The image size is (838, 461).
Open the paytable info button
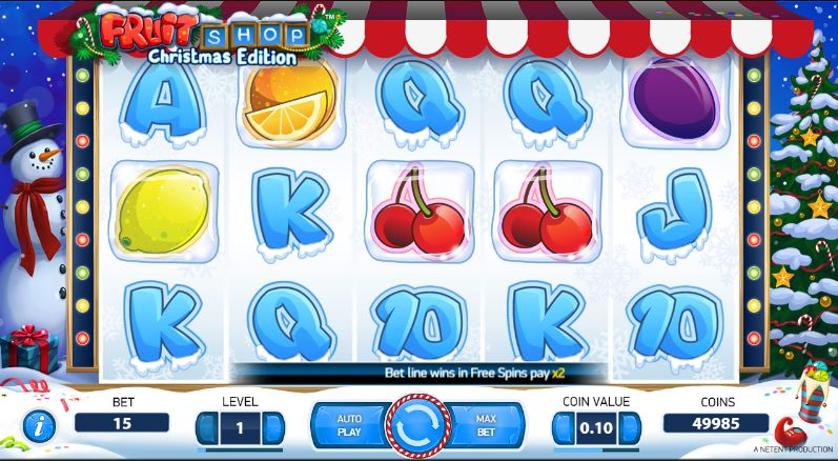click(x=38, y=428)
